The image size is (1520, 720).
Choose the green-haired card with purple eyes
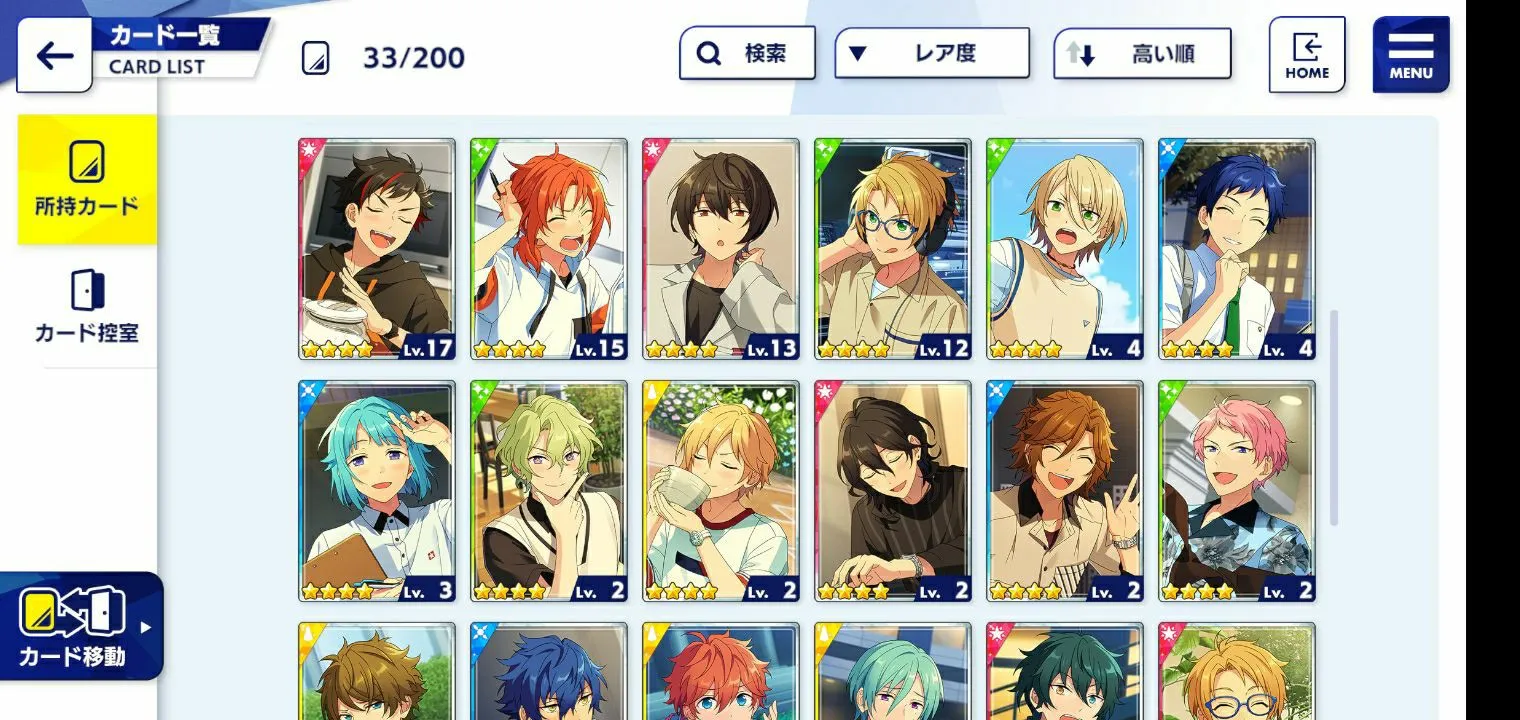(x=549, y=491)
